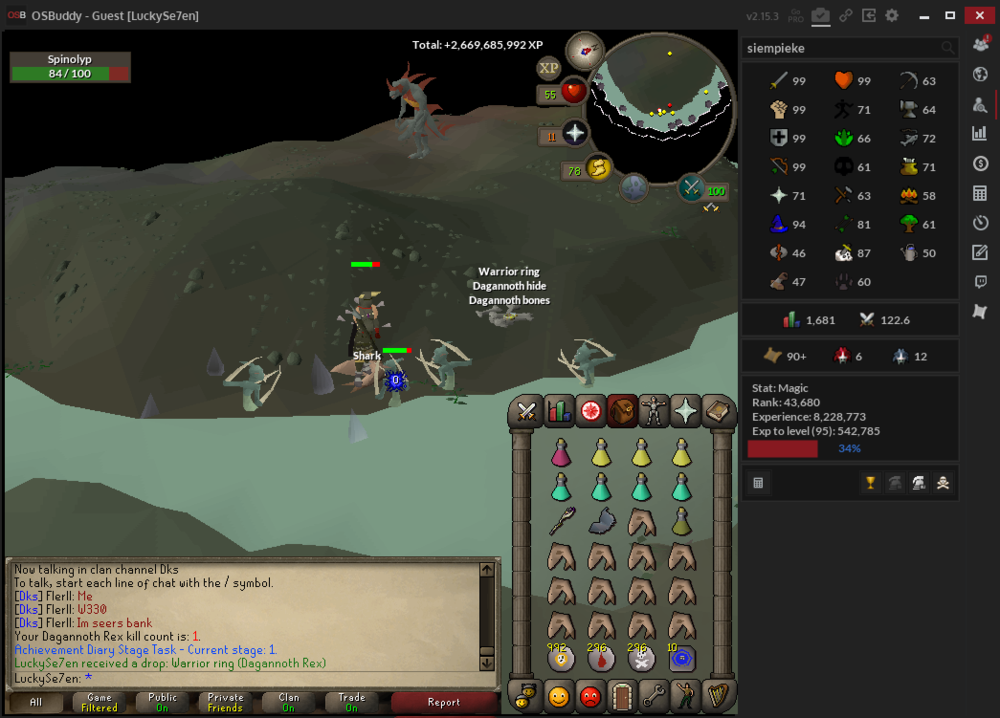The width and height of the screenshot is (1000, 718).
Task: Switch to the Skills tab
Action: tap(558, 411)
